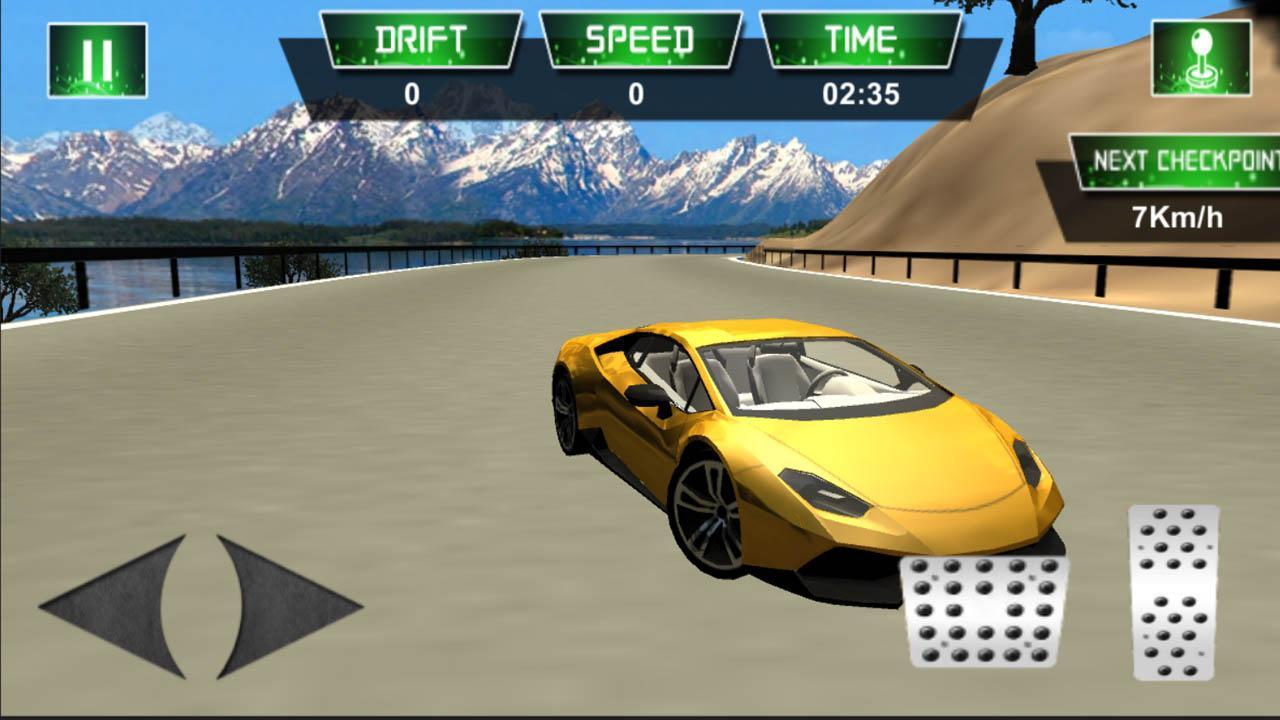Hit the wide brake pedal
Image resolution: width=1280 pixels, height=720 pixels.
coord(984,611)
